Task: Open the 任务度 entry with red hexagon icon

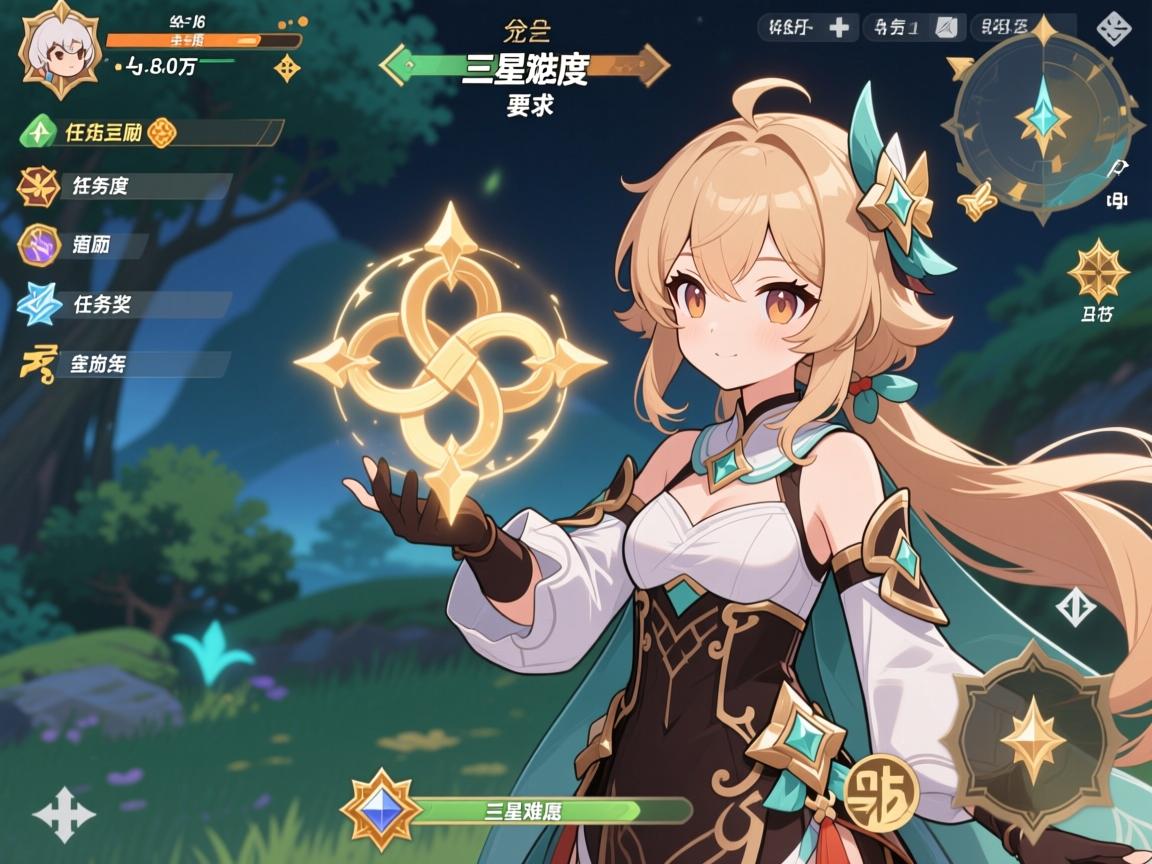Action: click(38, 186)
